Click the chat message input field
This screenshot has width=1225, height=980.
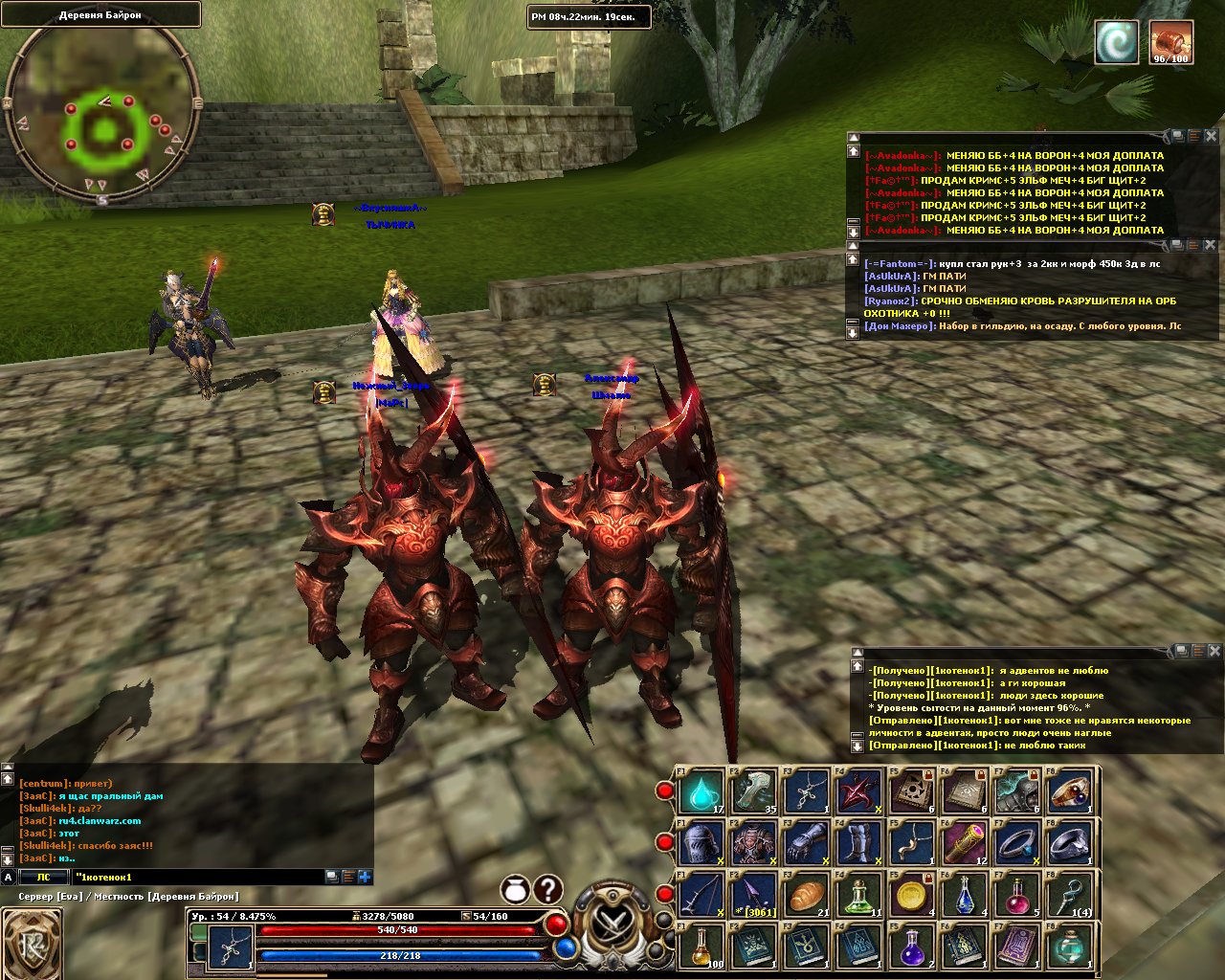(x=196, y=877)
